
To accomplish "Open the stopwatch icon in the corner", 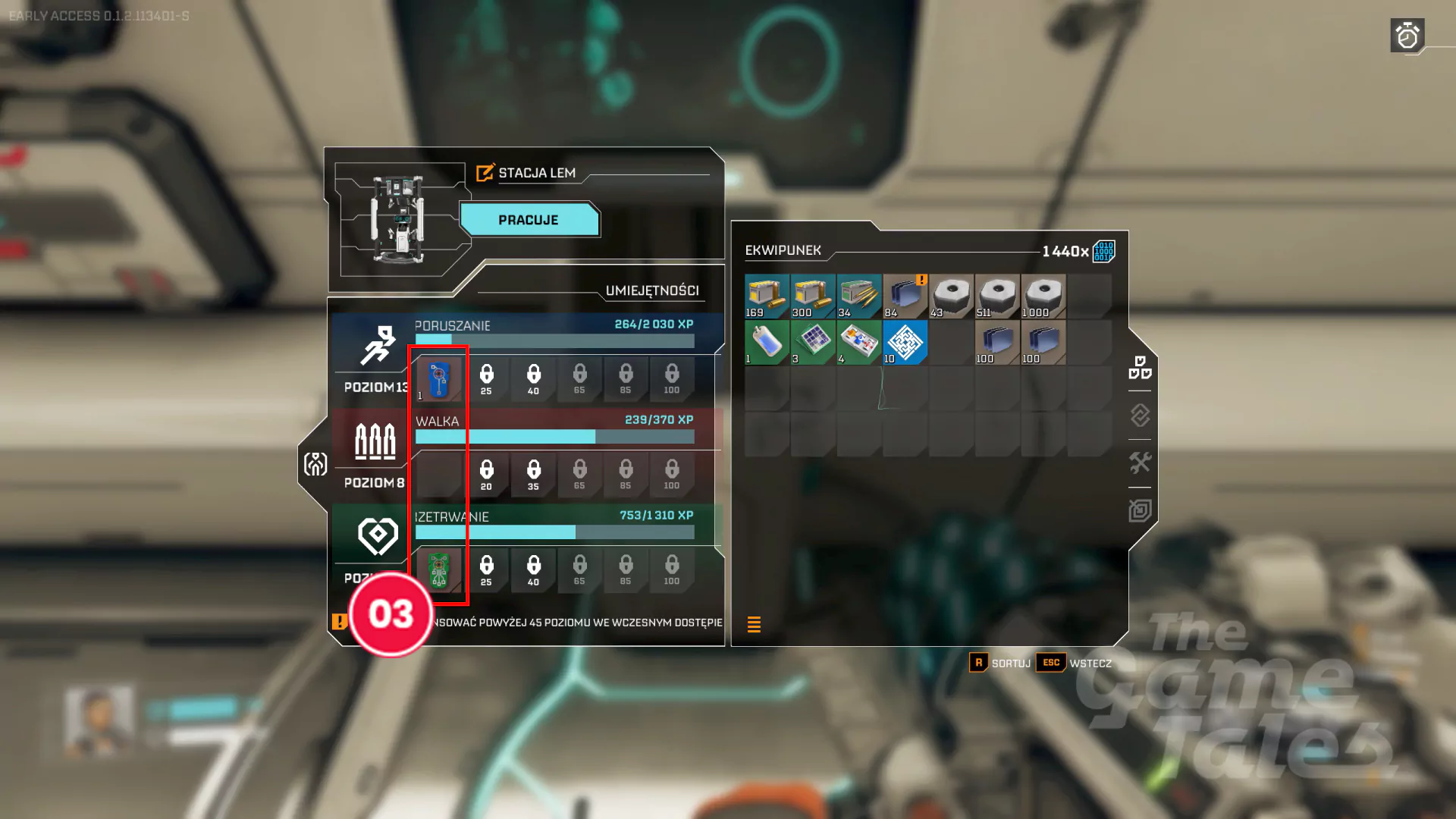I will (1407, 36).
